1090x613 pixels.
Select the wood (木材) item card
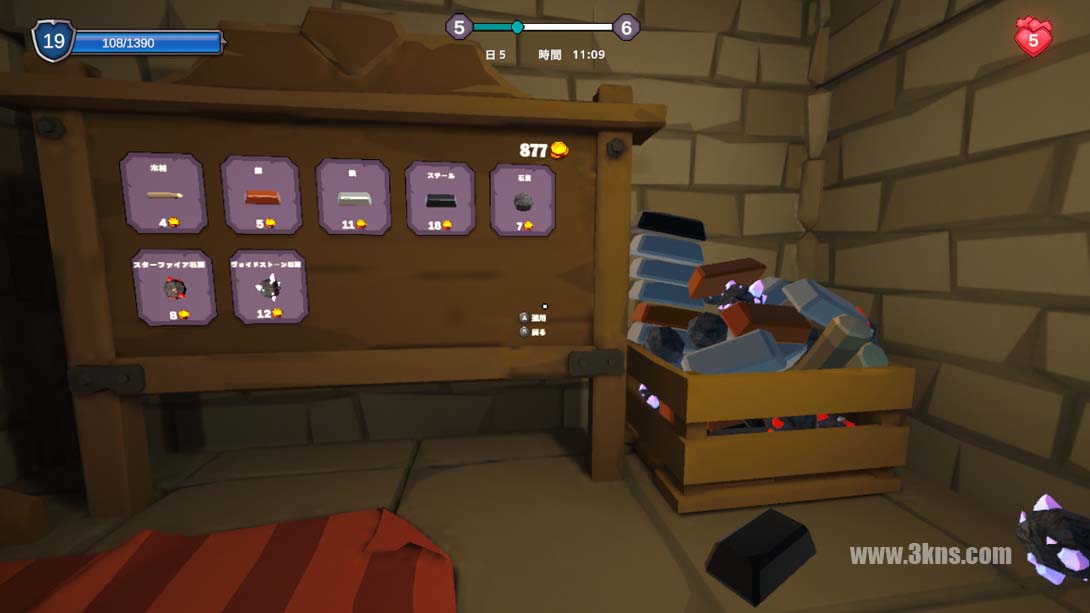[163, 194]
